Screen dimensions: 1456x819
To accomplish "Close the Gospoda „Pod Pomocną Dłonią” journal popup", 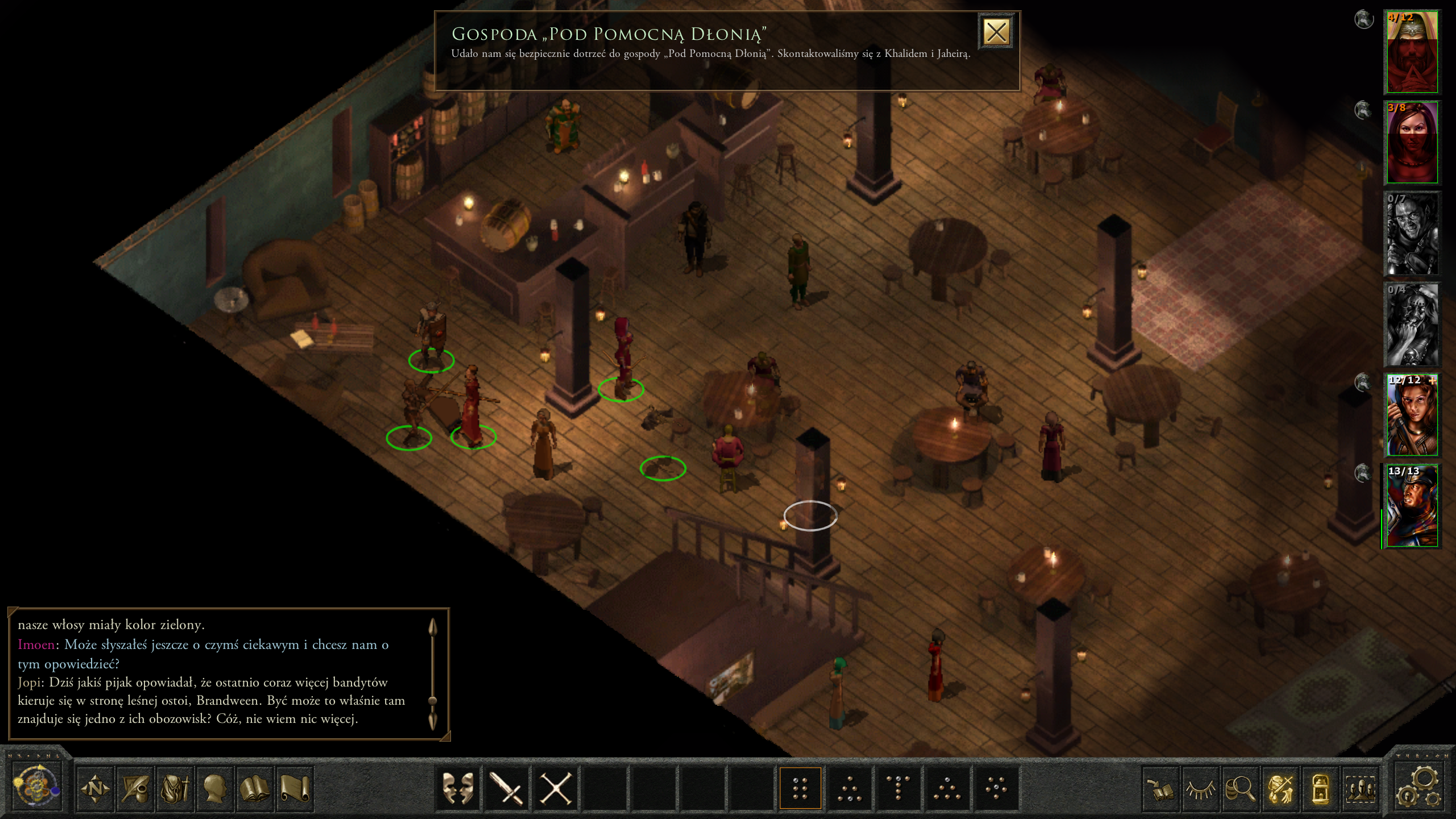I will [996, 32].
